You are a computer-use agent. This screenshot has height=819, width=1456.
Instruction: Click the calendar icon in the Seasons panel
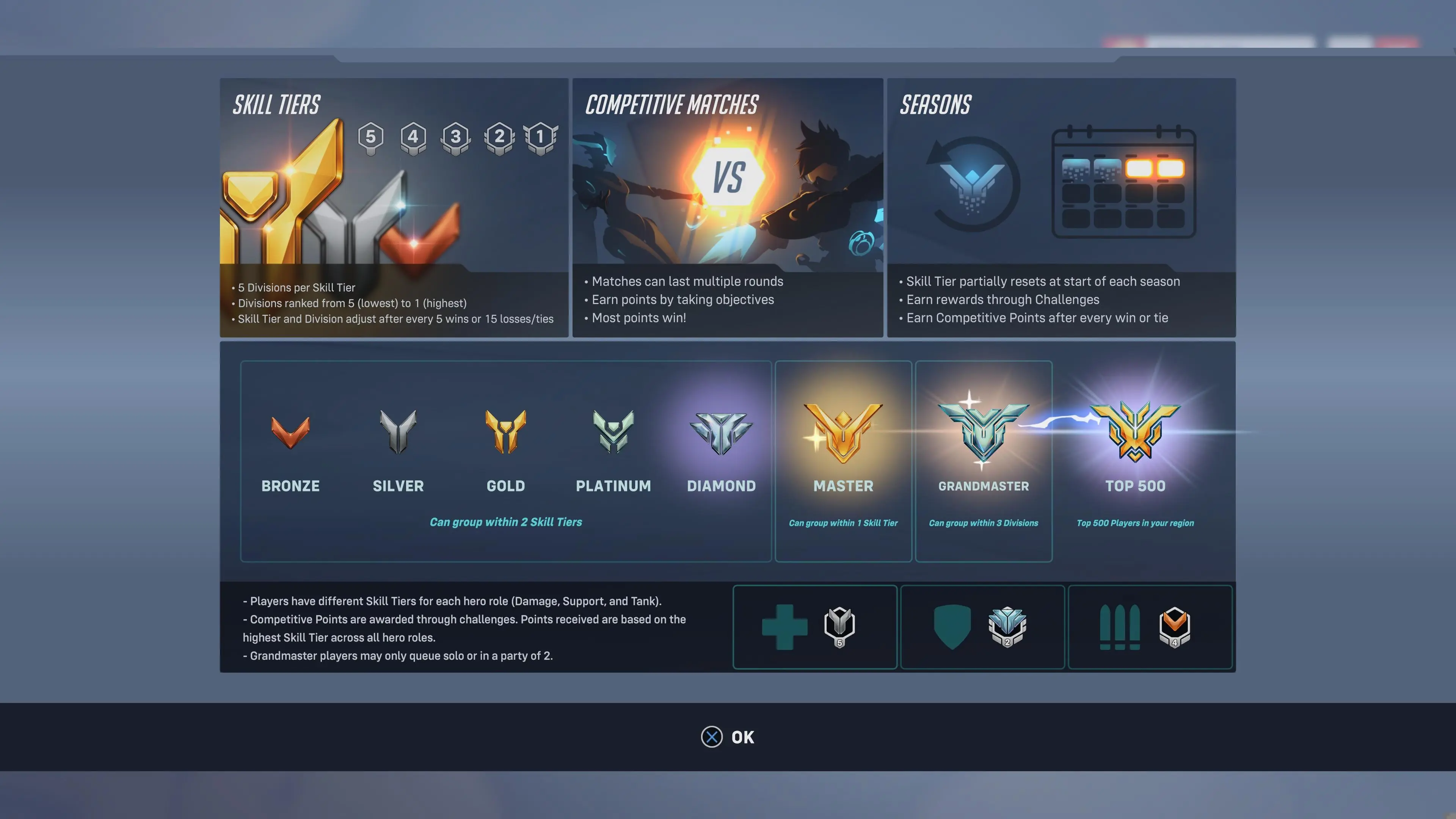[x=1123, y=184]
